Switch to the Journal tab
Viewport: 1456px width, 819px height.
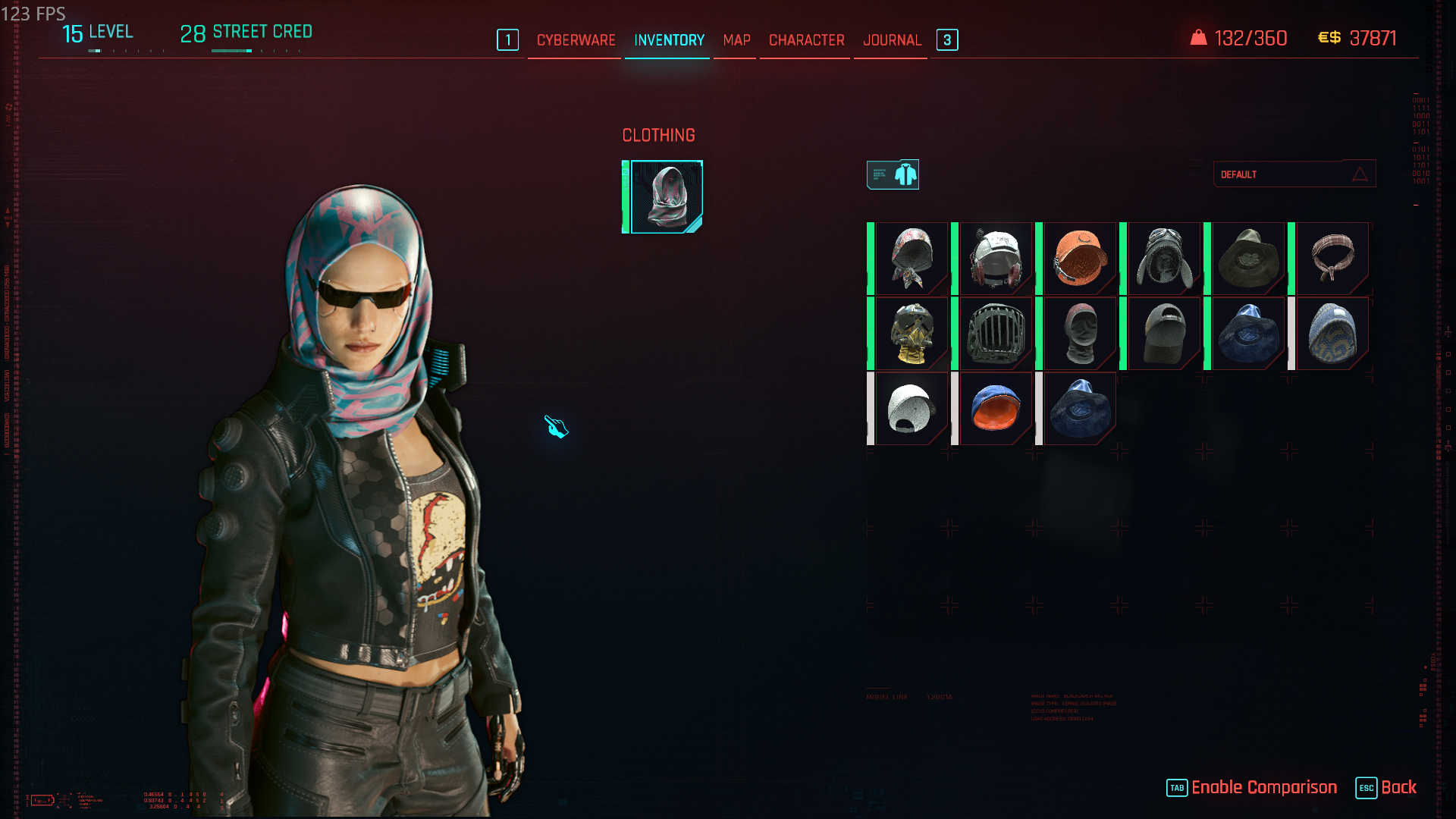892,40
